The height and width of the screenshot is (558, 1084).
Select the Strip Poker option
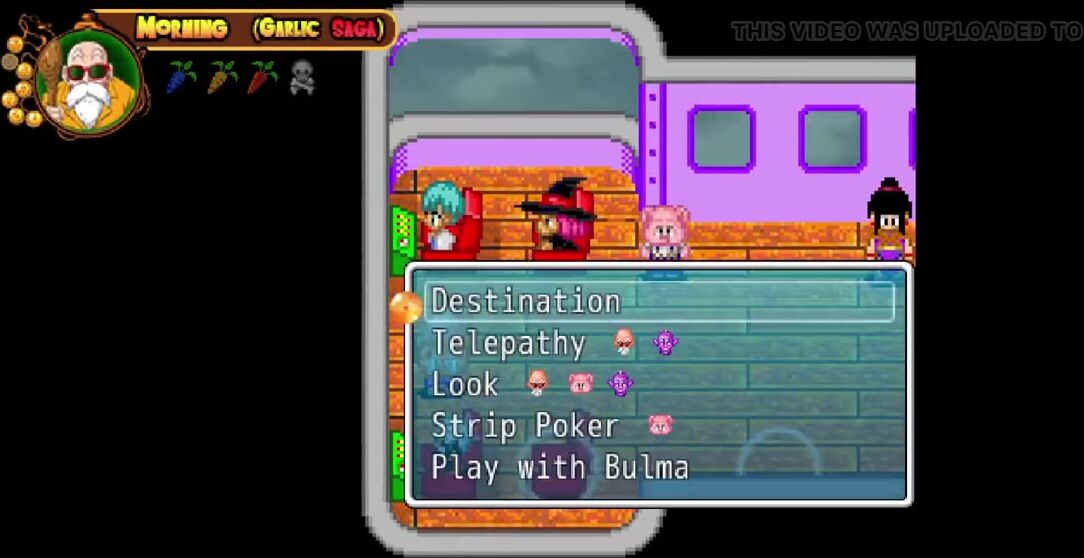pyautogui.click(x=525, y=427)
